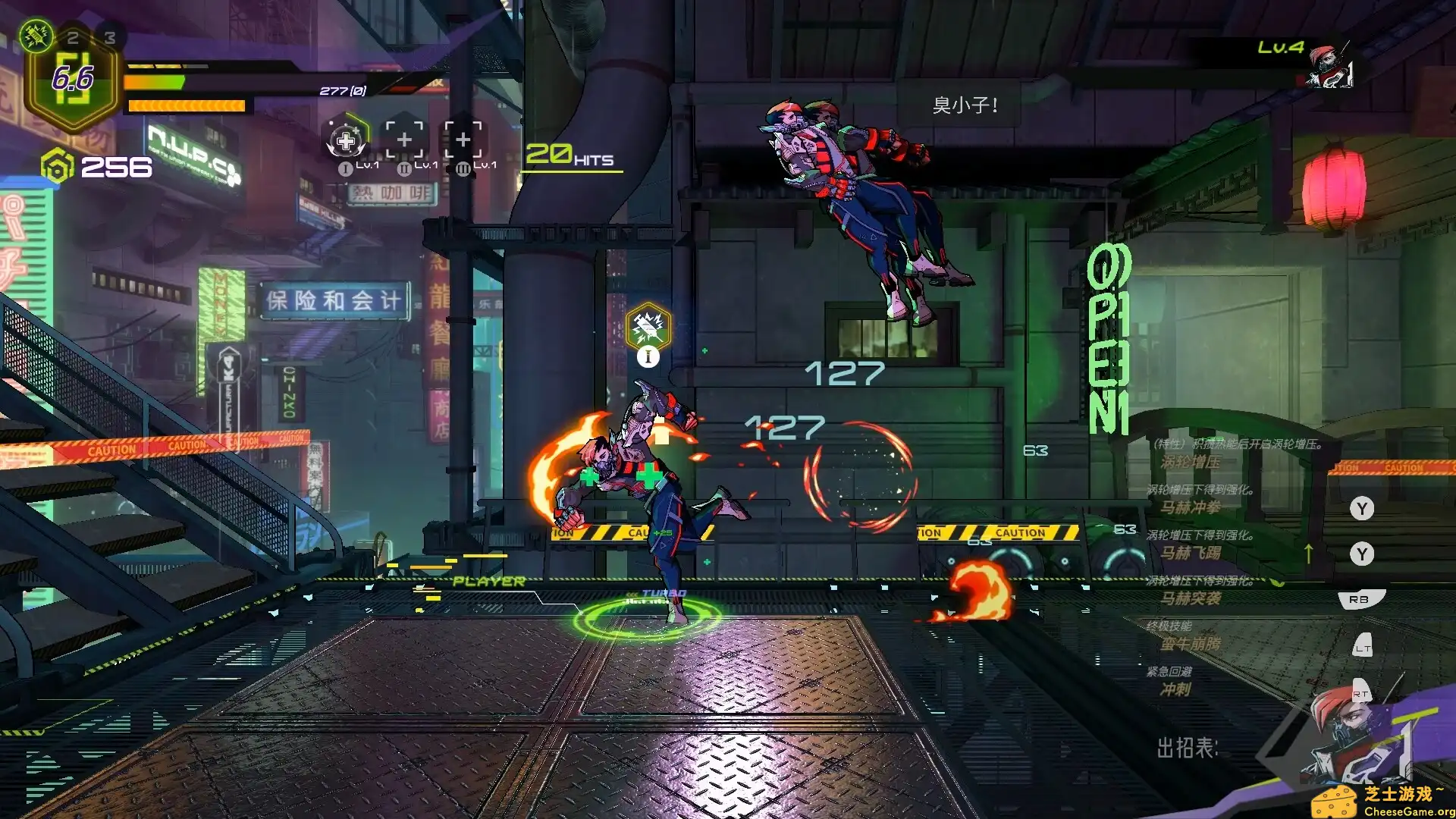Select the healing skill in slot I Lv.1

(347, 140)
